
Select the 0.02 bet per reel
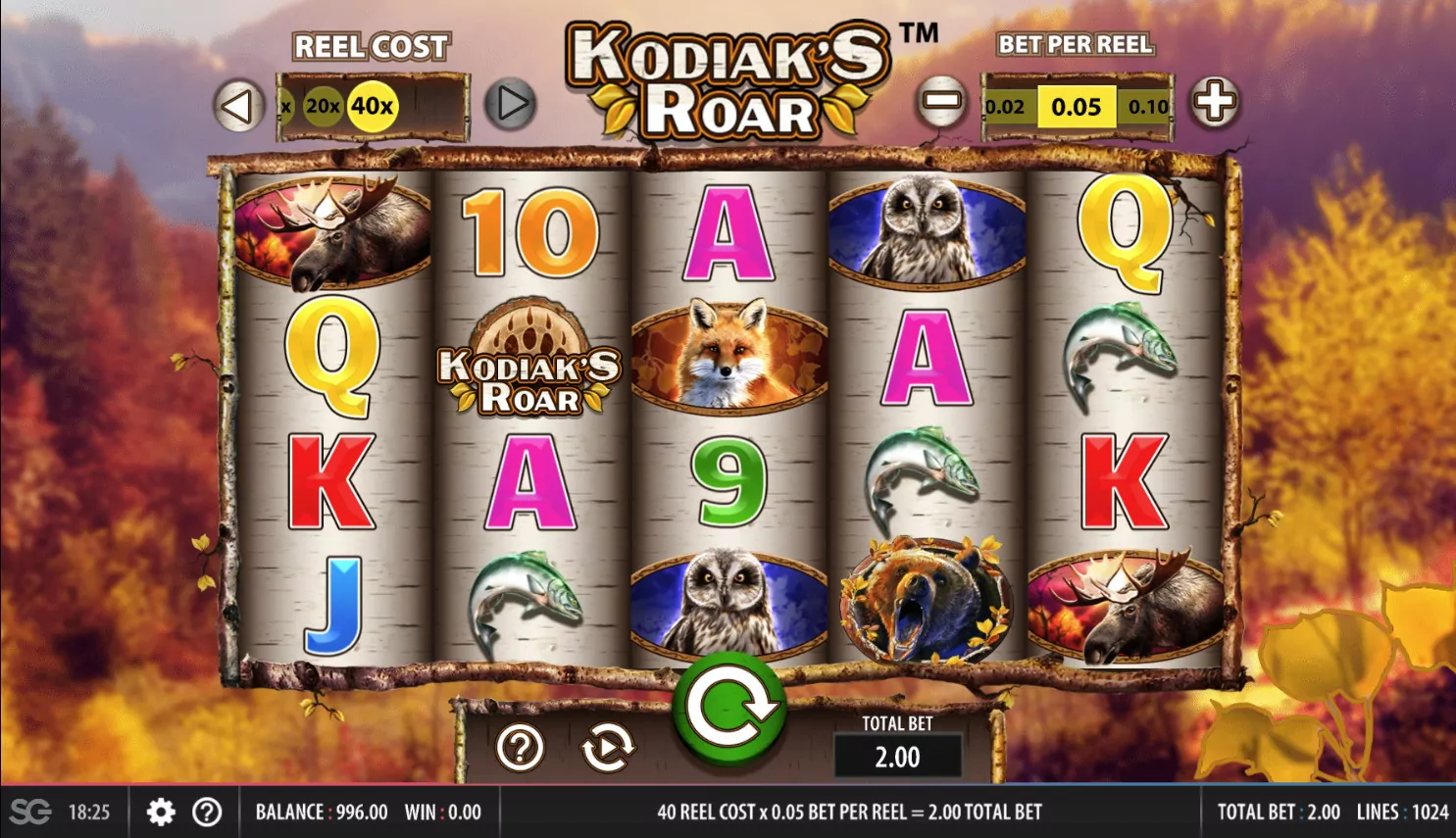click(1004, 107)
